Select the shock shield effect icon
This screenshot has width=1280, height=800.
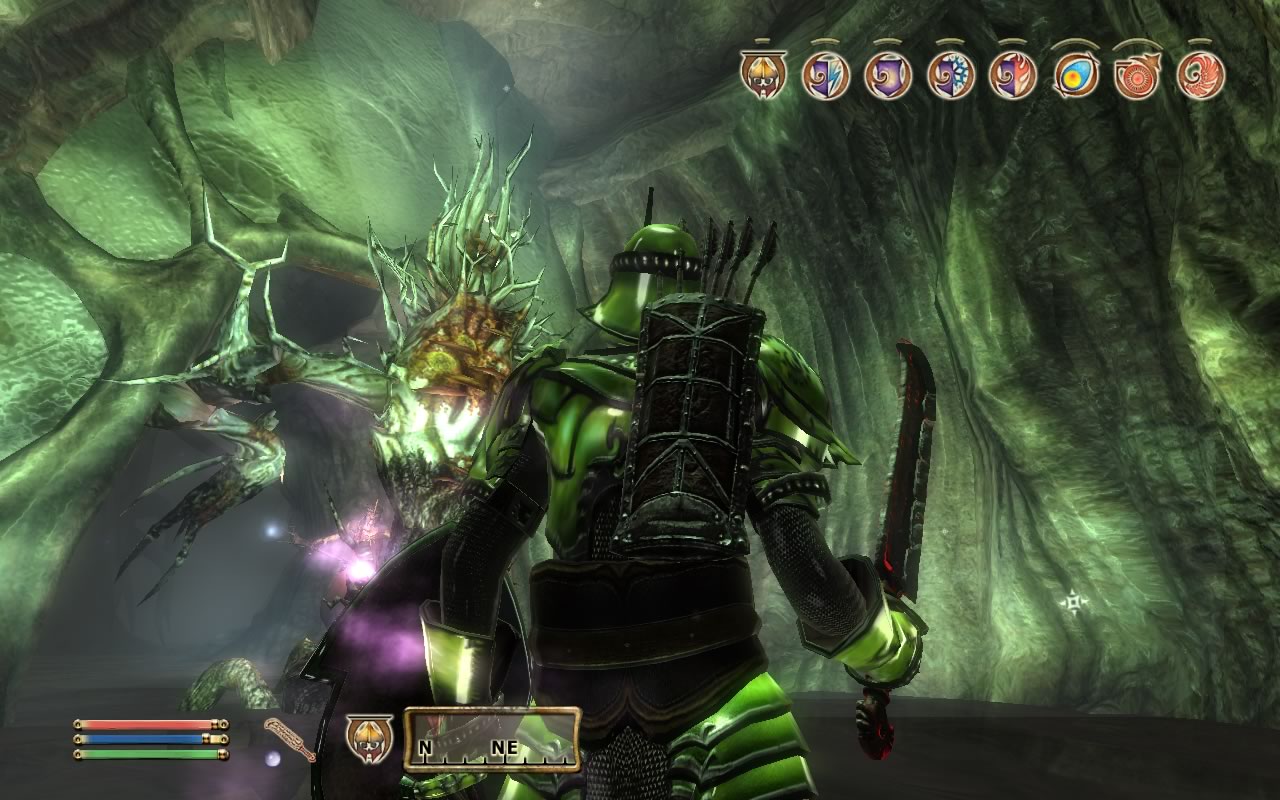(826, 75)
